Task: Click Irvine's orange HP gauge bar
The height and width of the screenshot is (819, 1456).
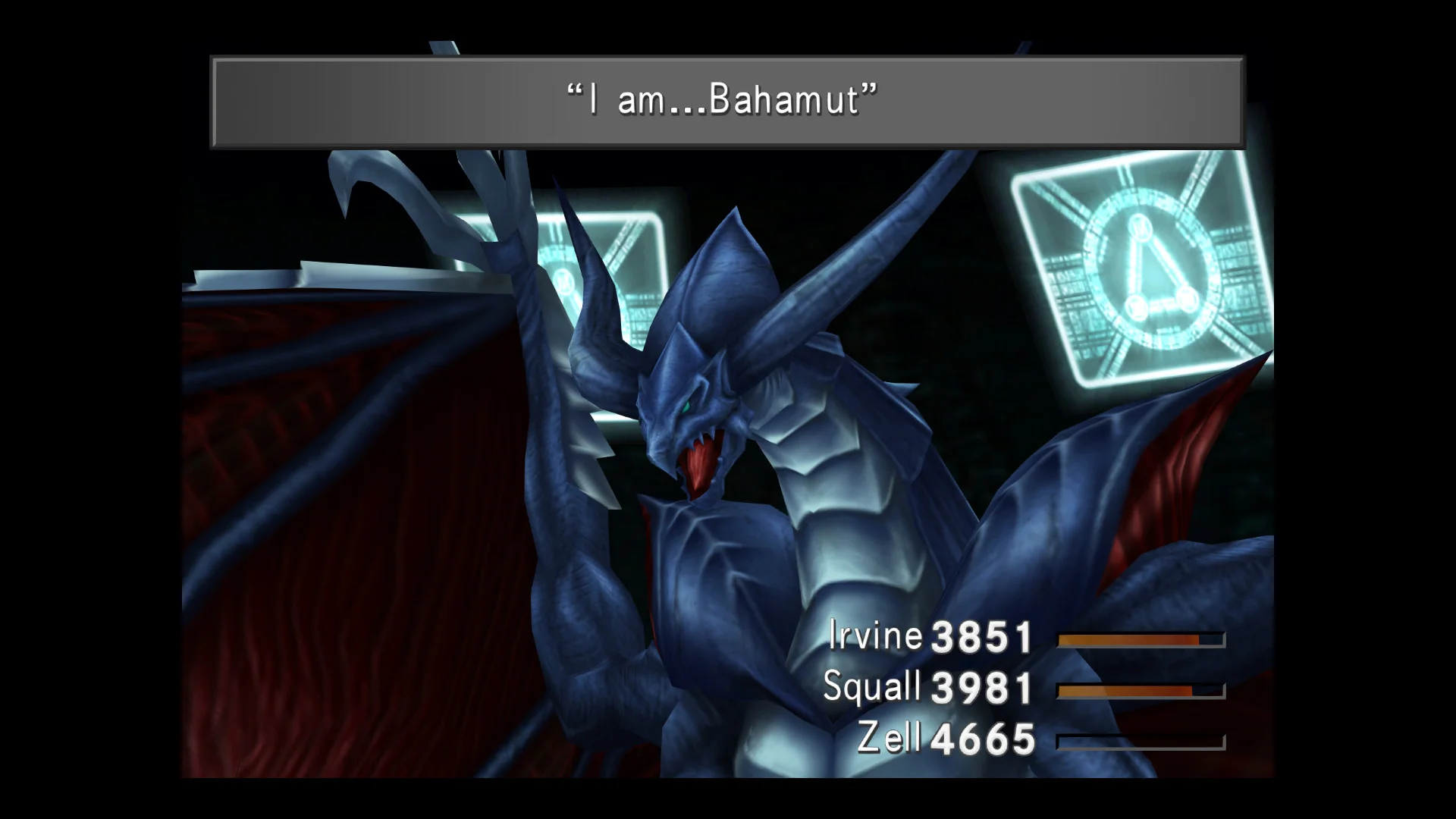Action: (1137, 641)
